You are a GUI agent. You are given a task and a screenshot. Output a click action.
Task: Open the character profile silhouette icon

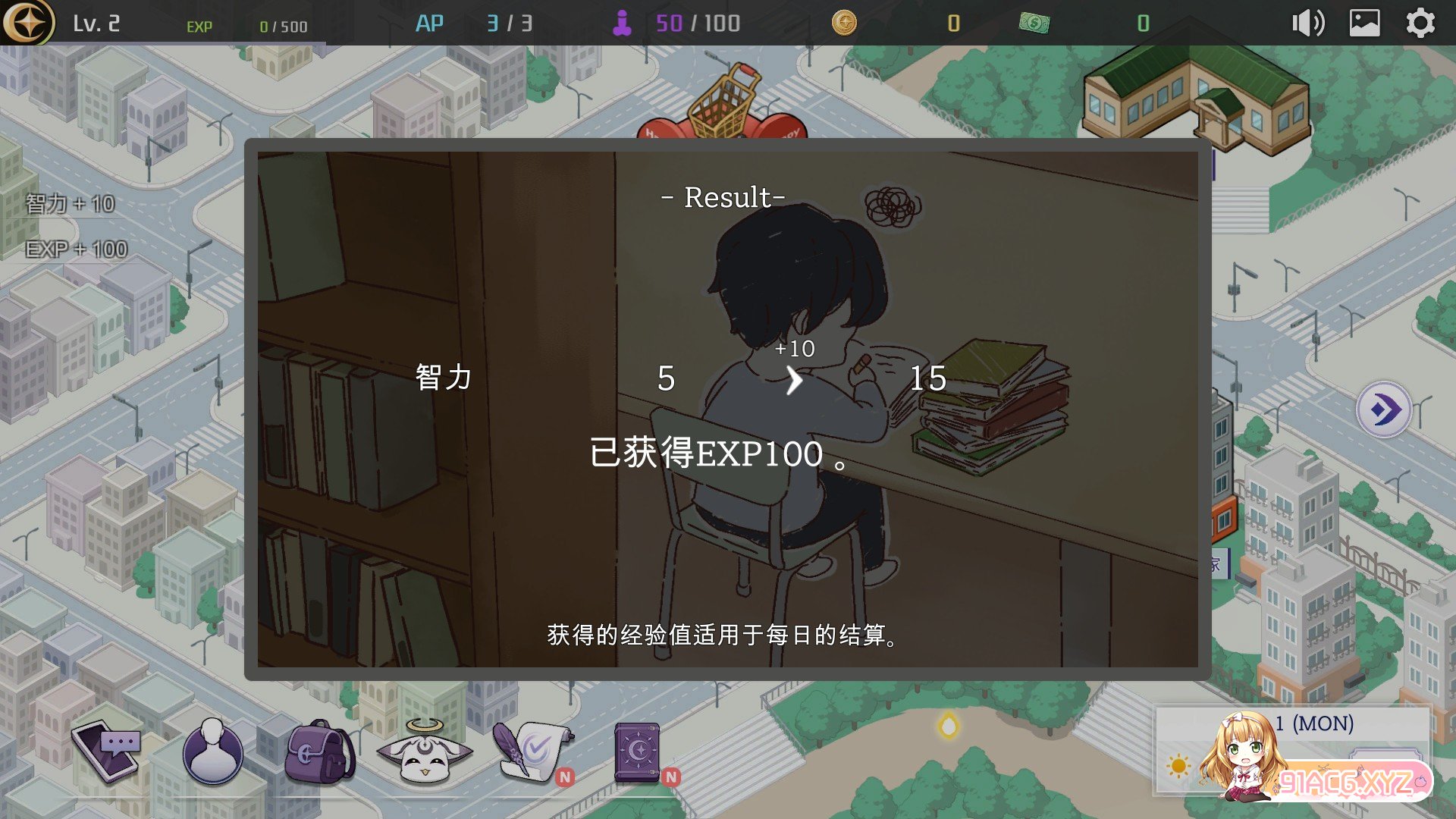pyautogui.click(x=213, y=752)
